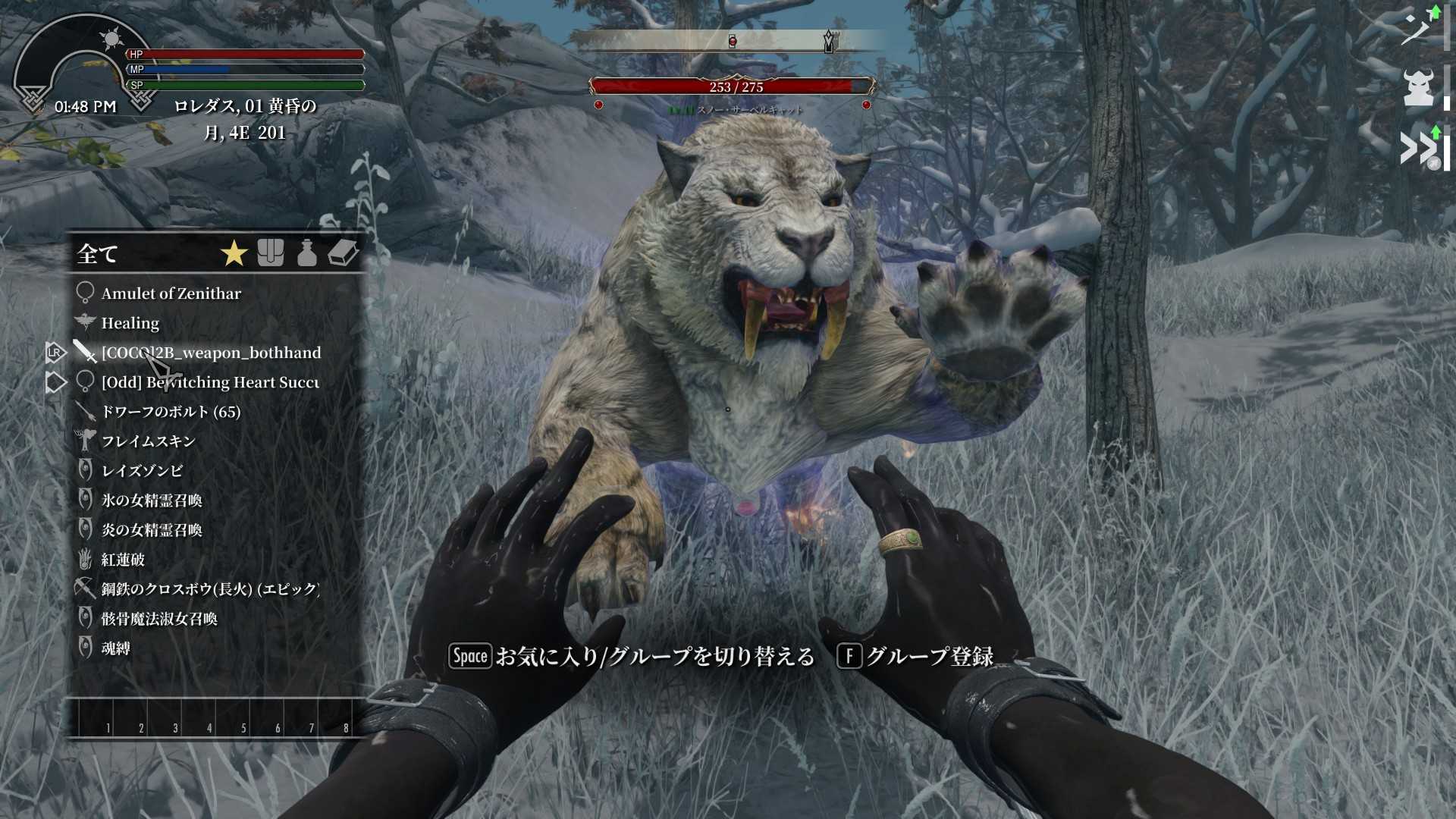1456x819 pixels.
Task: Click the rune stroke icon at top right
Action: click(1417, 25)
